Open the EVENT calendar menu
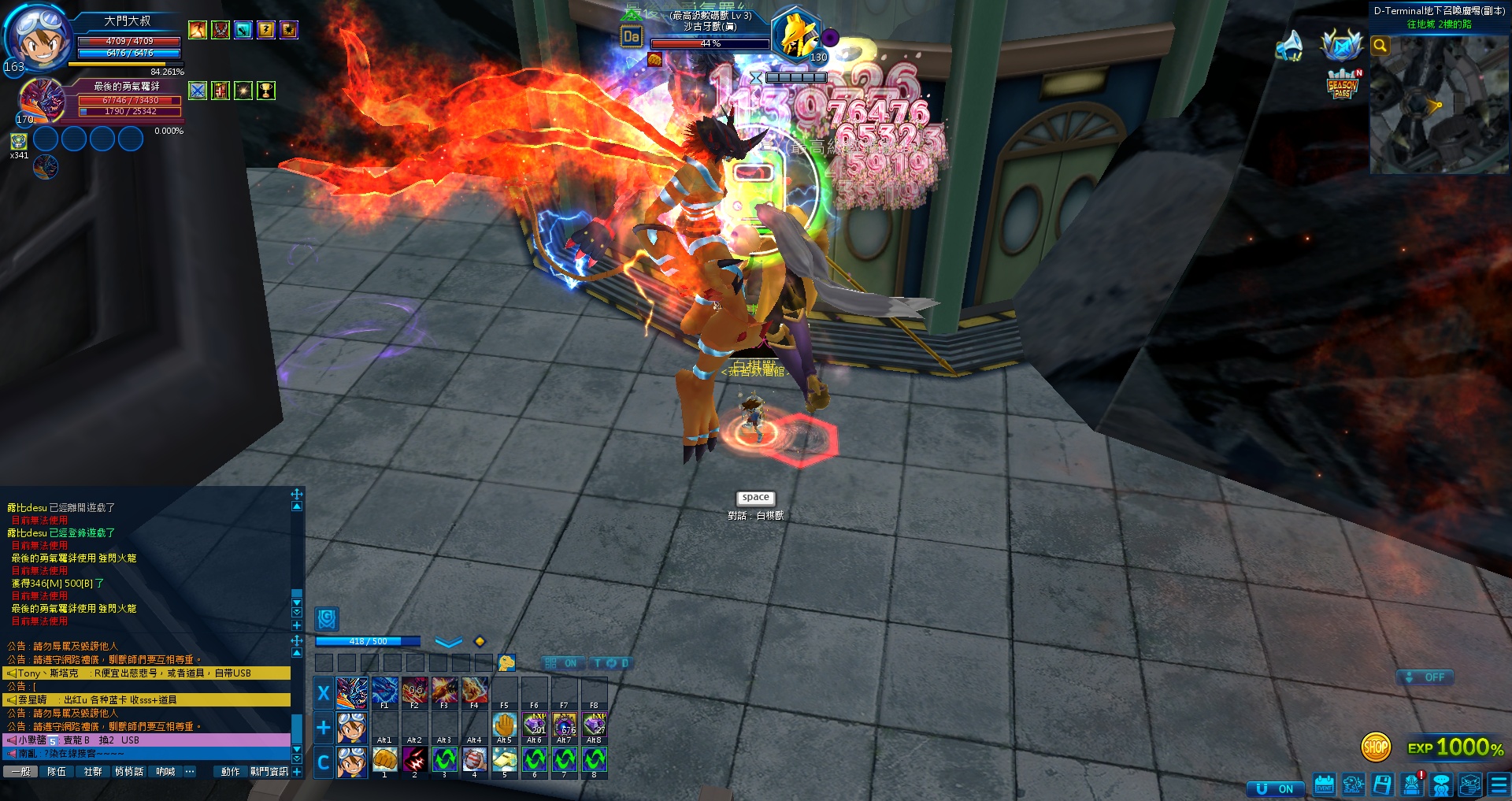1512x801 pixels. pos(1325,785)
